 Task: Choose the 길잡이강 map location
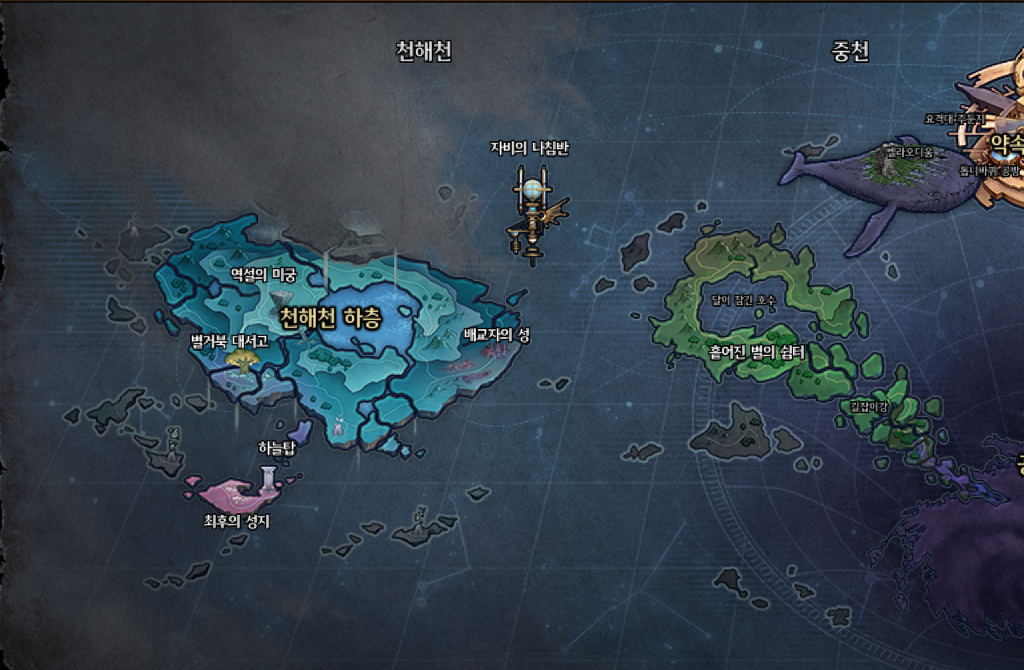868,406
